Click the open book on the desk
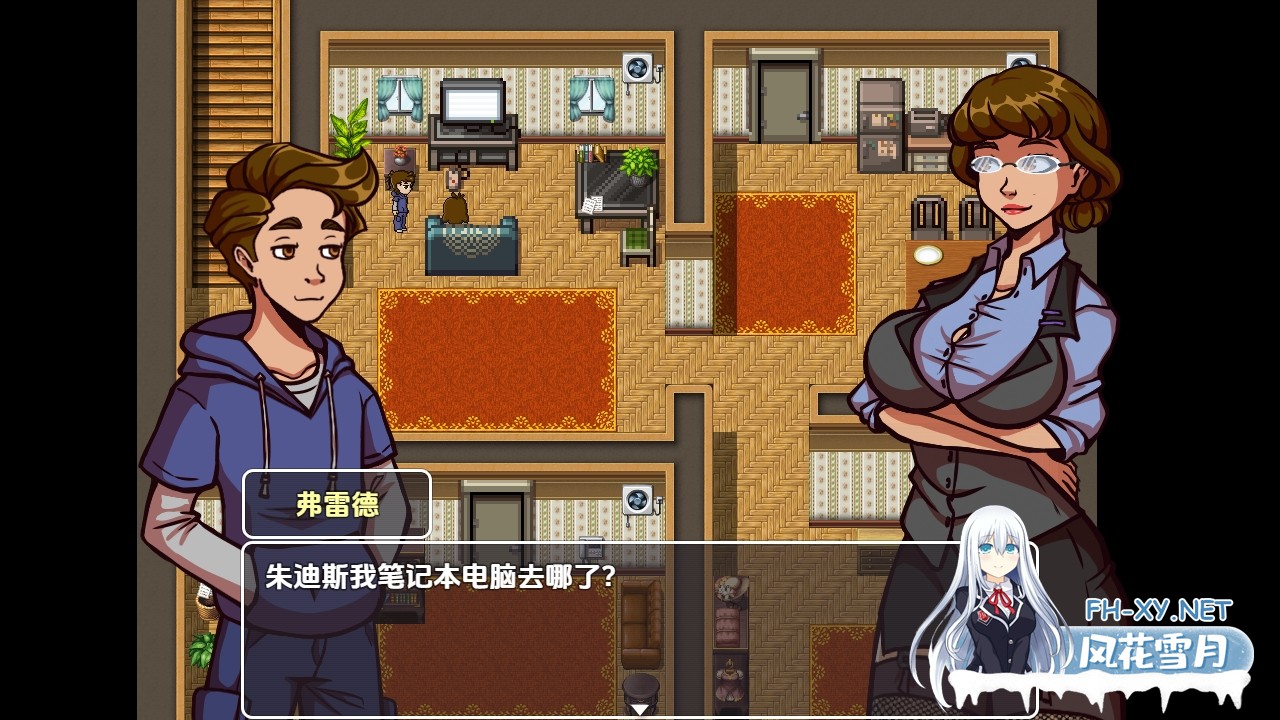 point(592,207)
